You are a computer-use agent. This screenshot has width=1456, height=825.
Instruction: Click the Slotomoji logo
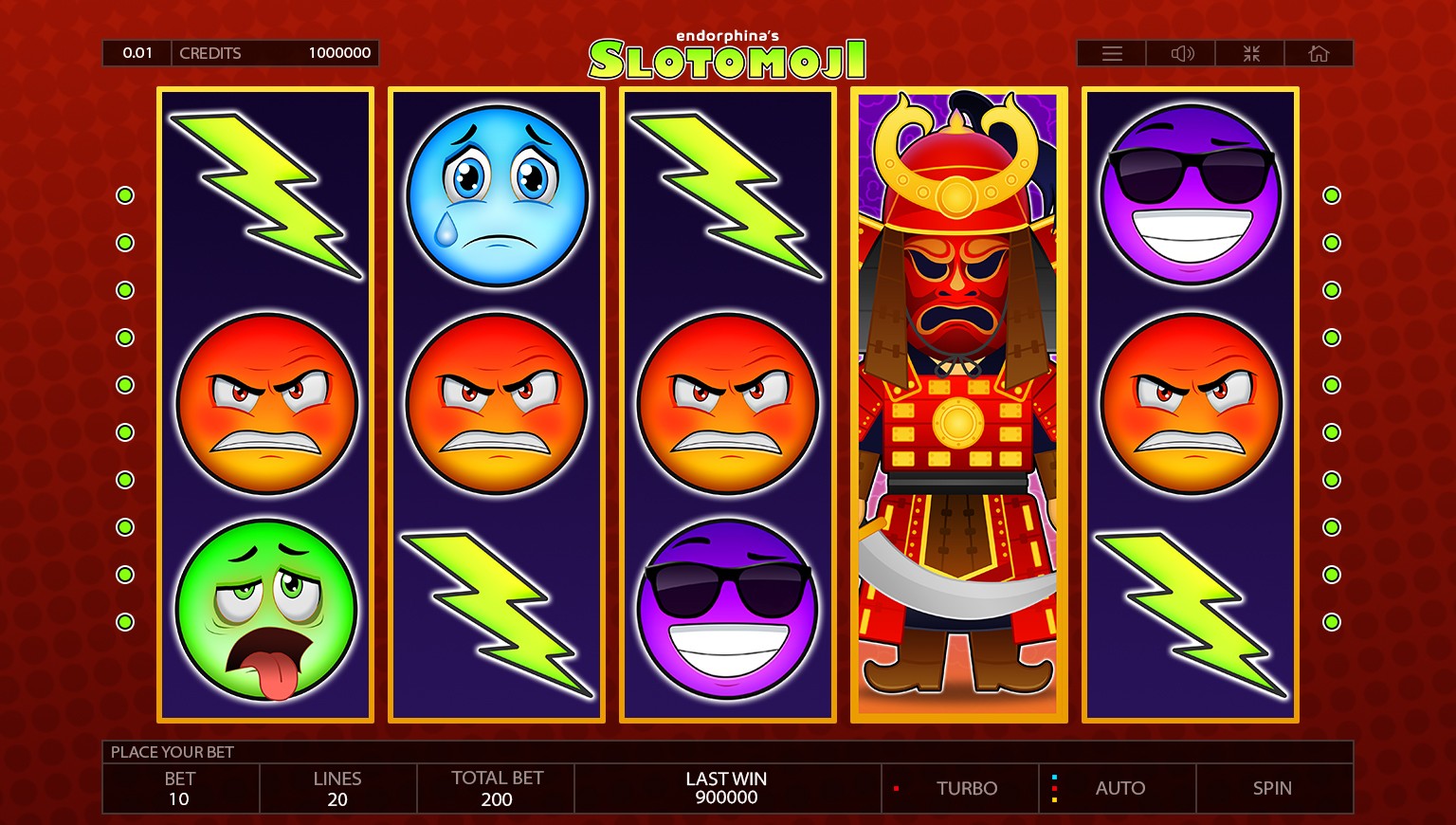[726, 57]
